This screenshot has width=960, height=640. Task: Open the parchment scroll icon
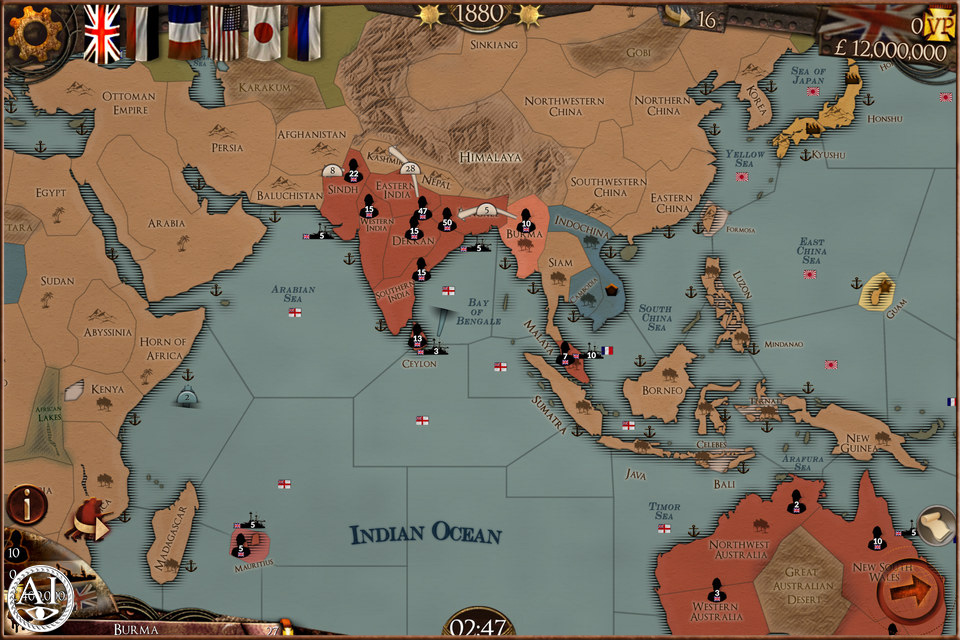(936, 525)
